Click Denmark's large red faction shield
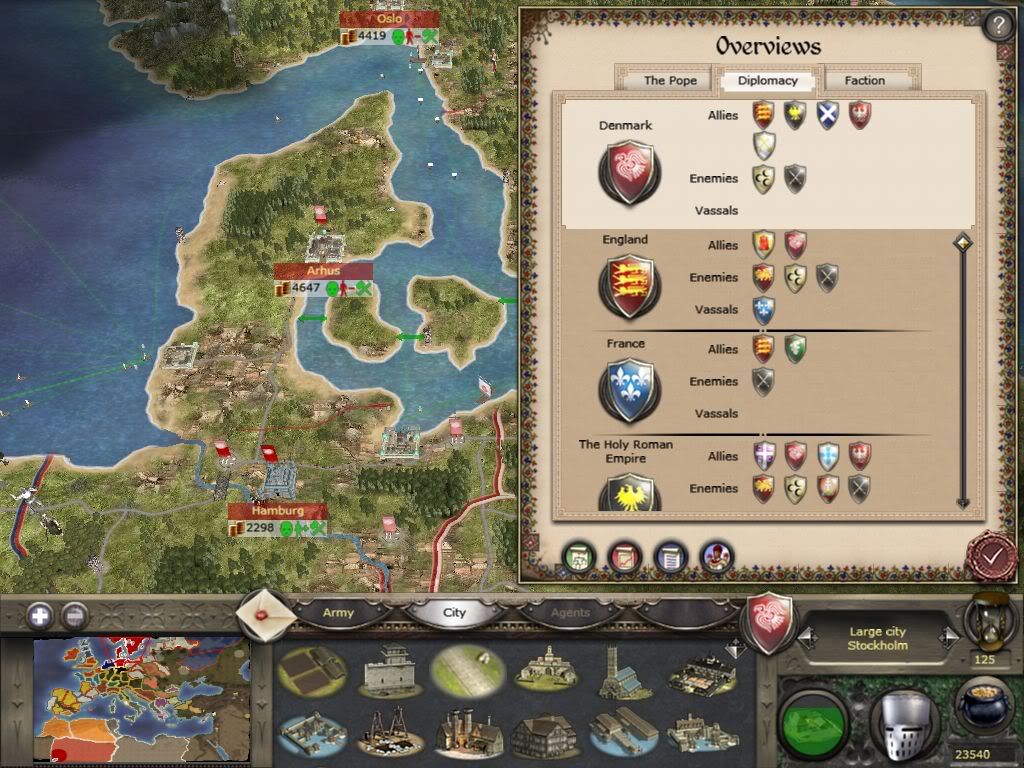Image resolution: width=1024 pixels, height=768 pixels. tap(628, 172)
